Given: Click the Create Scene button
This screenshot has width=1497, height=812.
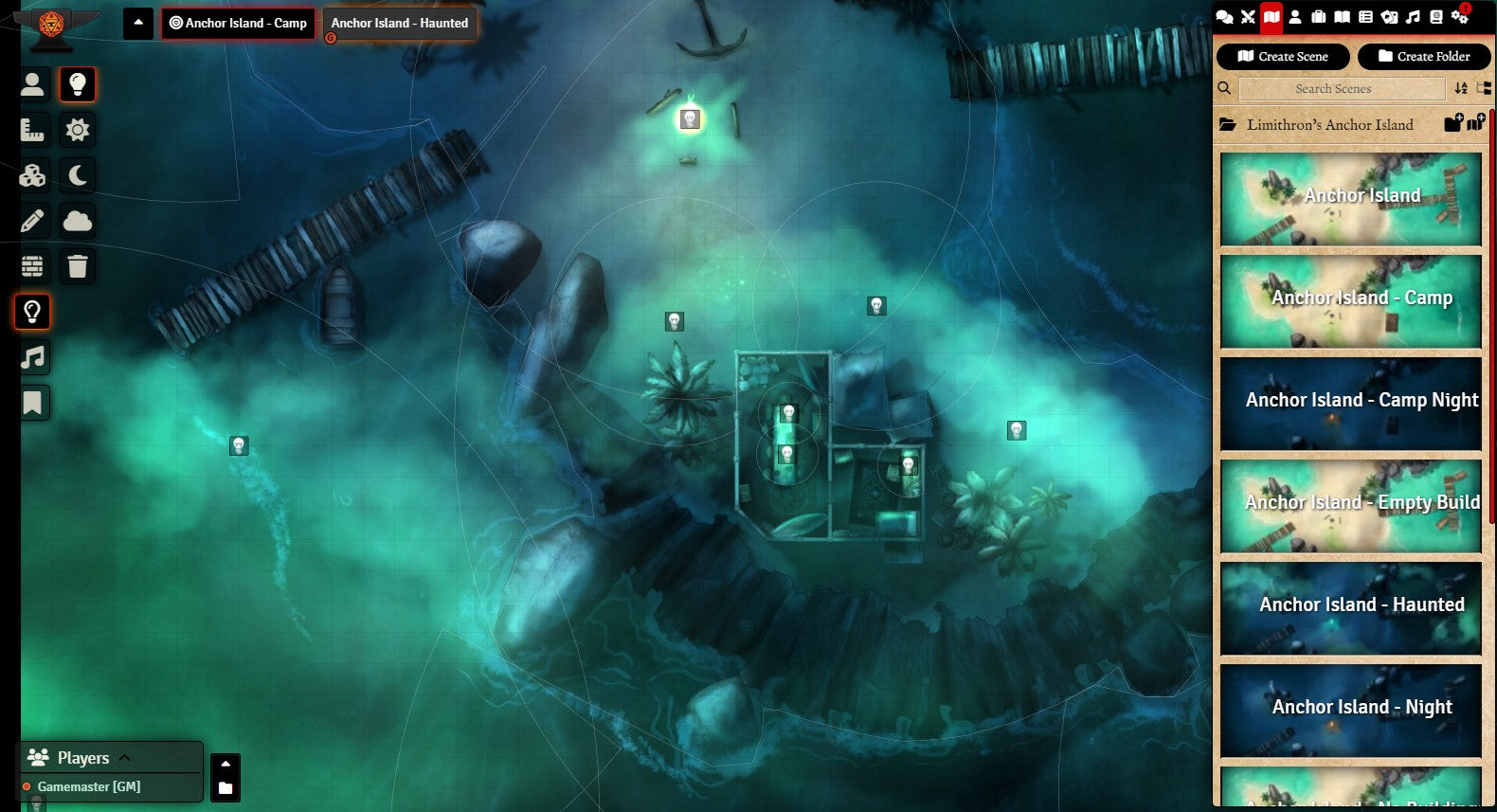Looking at the screenshot, I should point(1283,57).
